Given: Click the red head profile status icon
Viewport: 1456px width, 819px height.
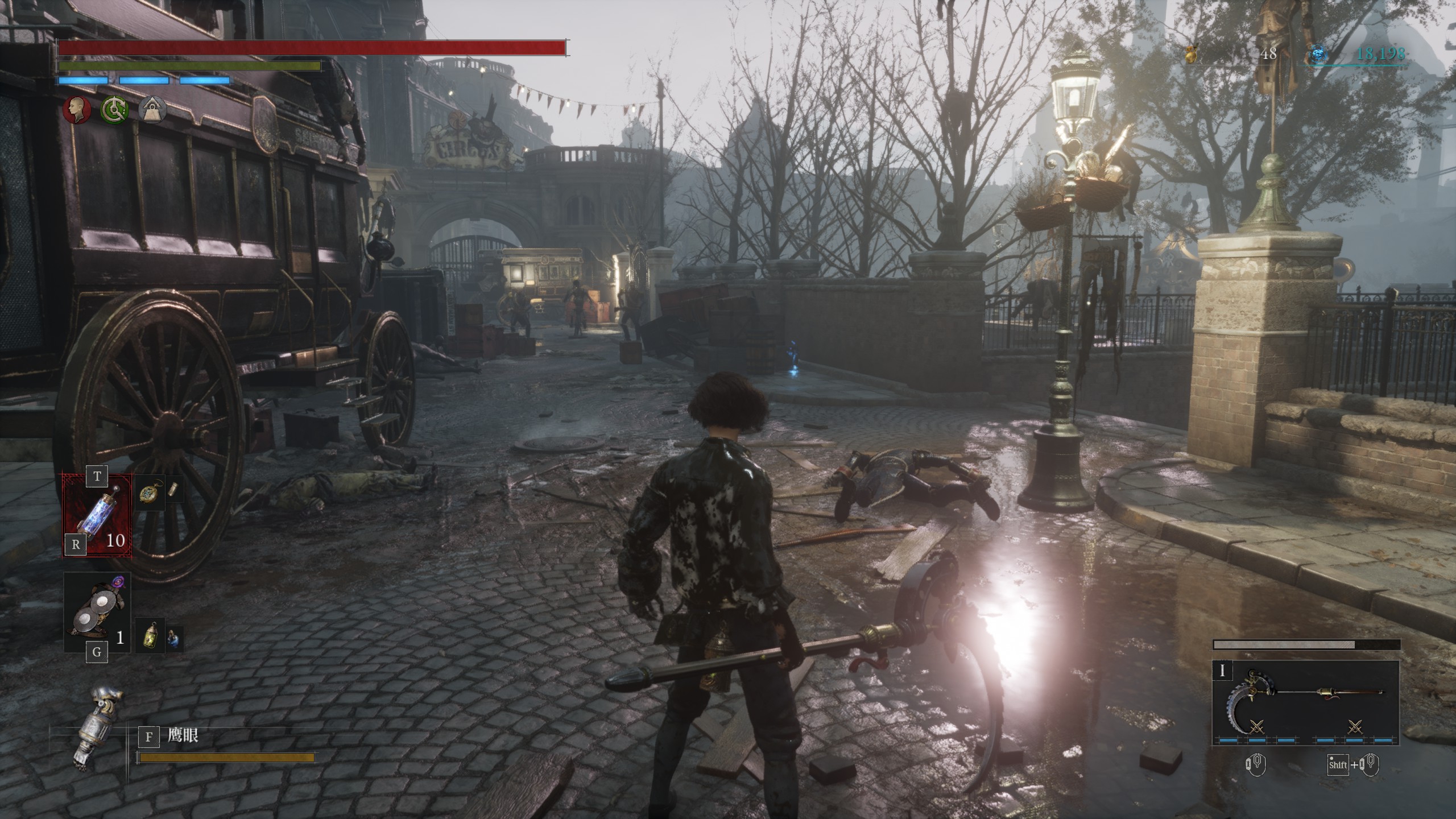Looking at the screenshot, I should 76,109.
